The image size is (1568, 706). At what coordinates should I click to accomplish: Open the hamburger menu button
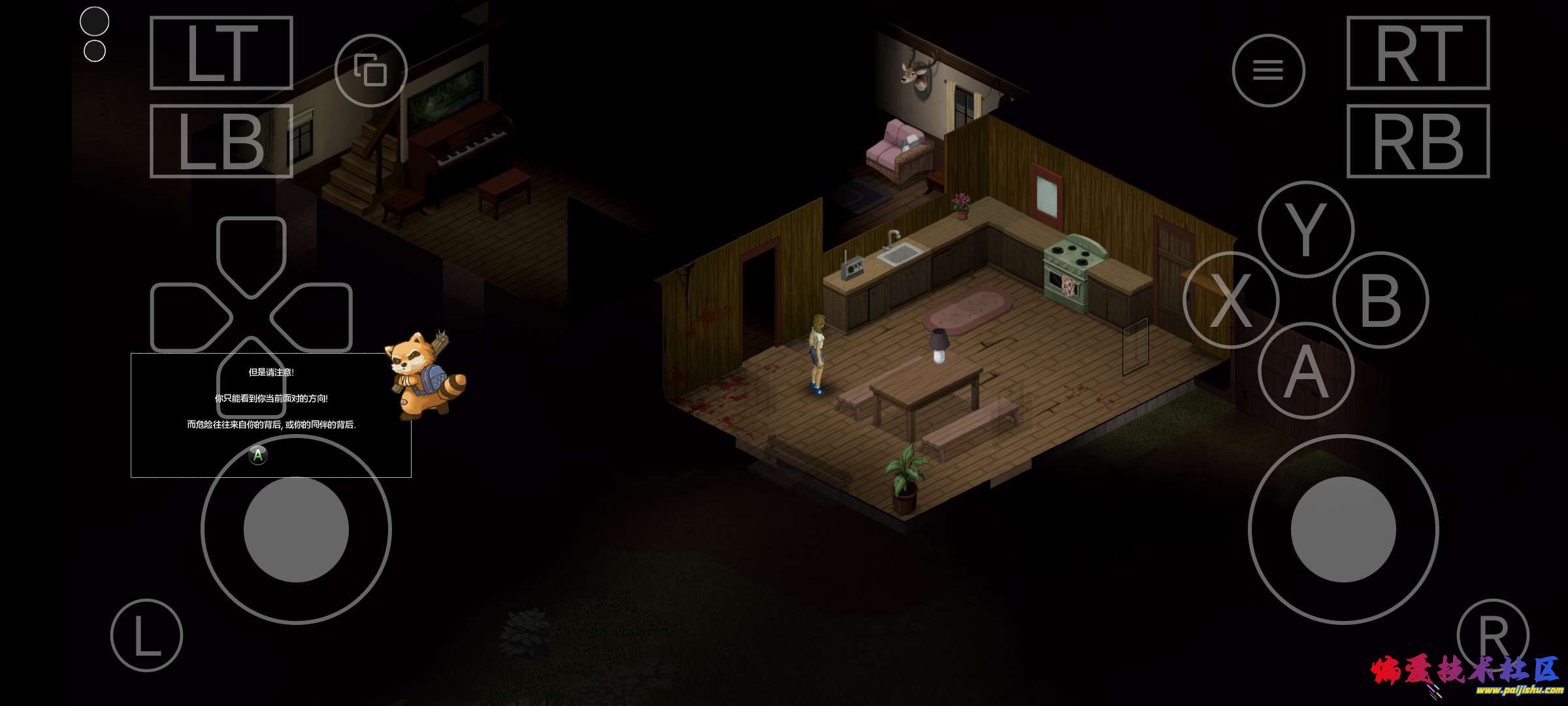click(1268, 71)
